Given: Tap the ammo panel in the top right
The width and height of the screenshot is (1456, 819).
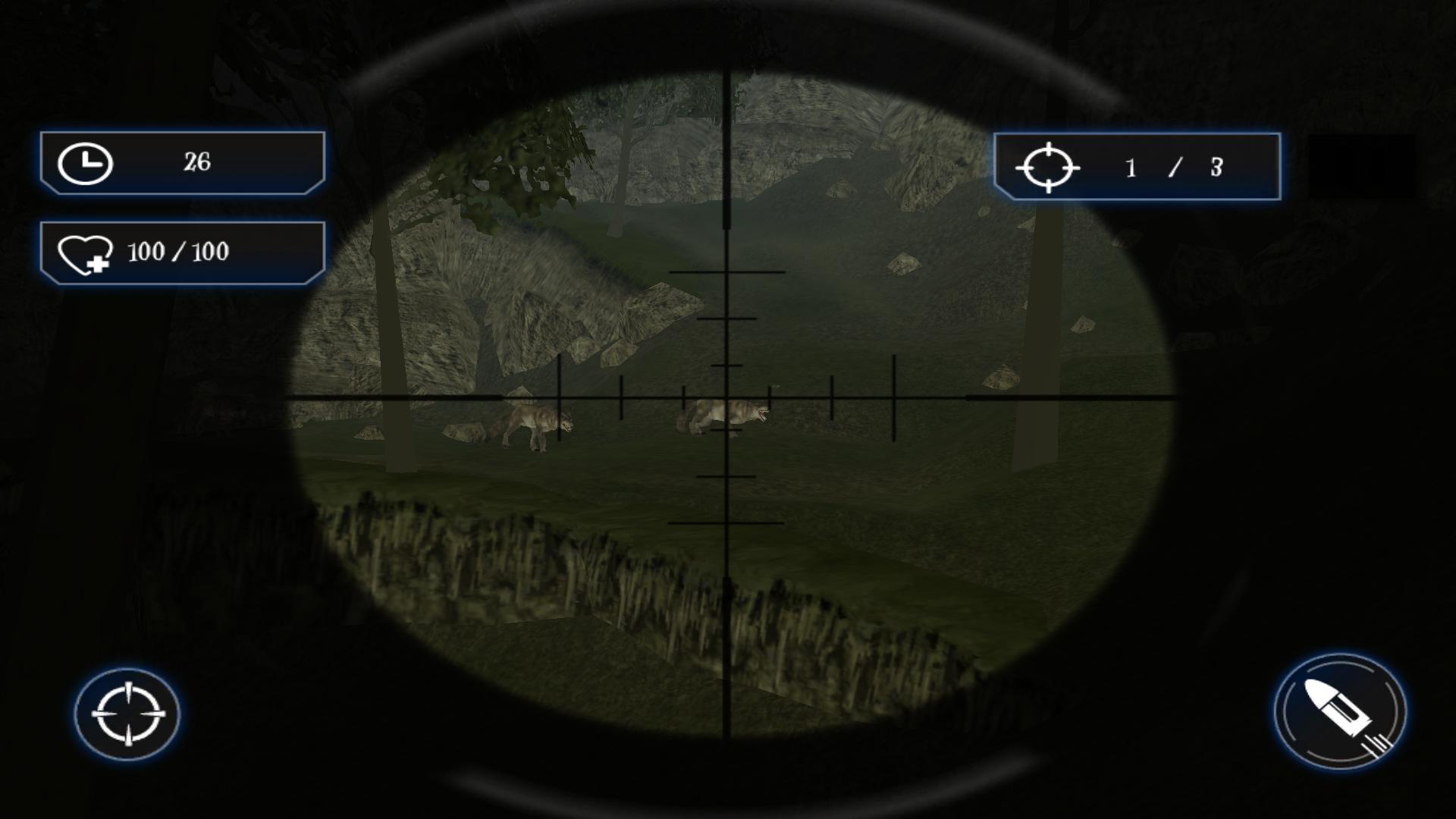Looking at the screenshot, I should click(1137, 168).
